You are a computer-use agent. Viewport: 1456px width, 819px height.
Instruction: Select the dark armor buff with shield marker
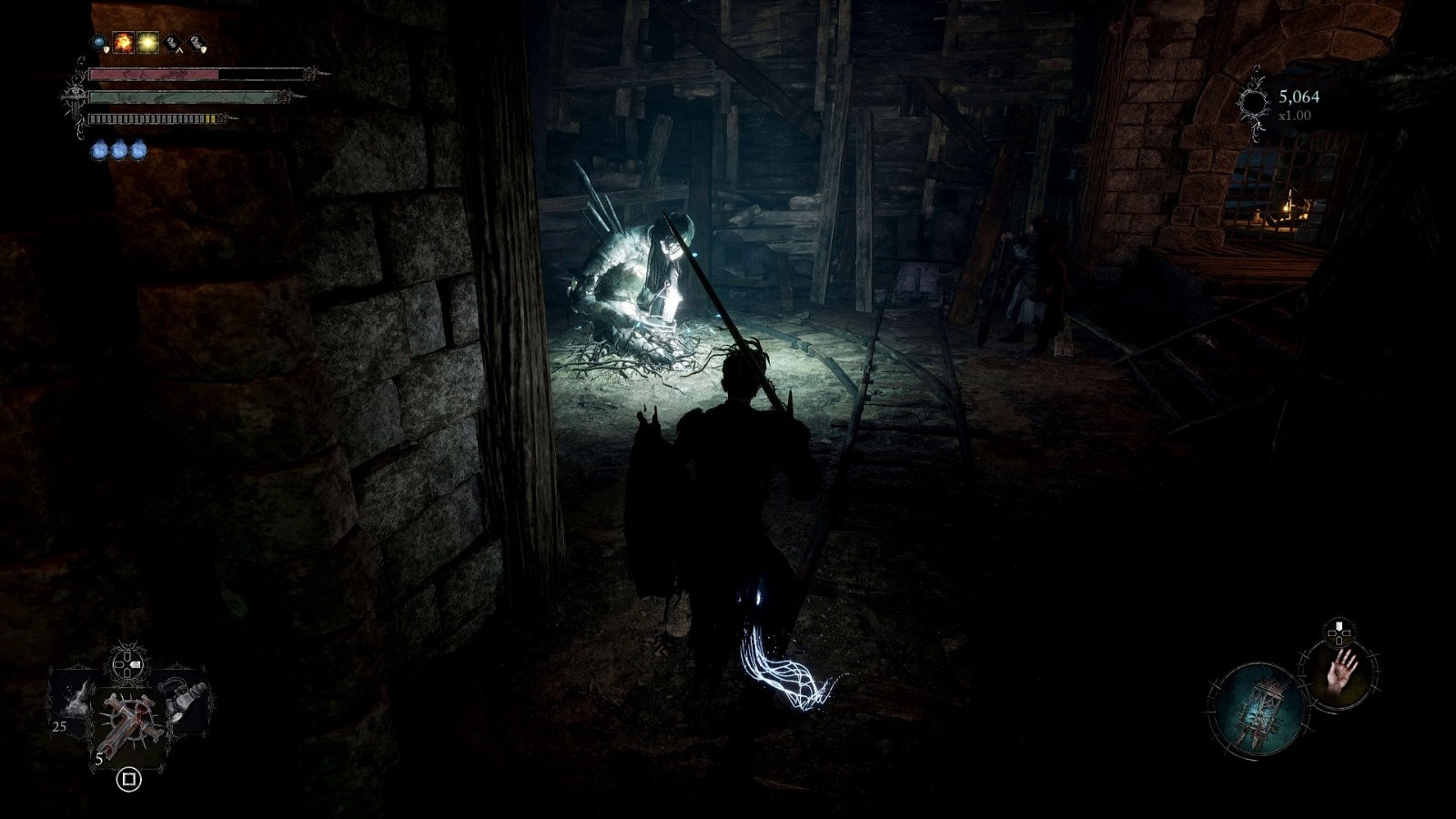[x=197, y=44]
